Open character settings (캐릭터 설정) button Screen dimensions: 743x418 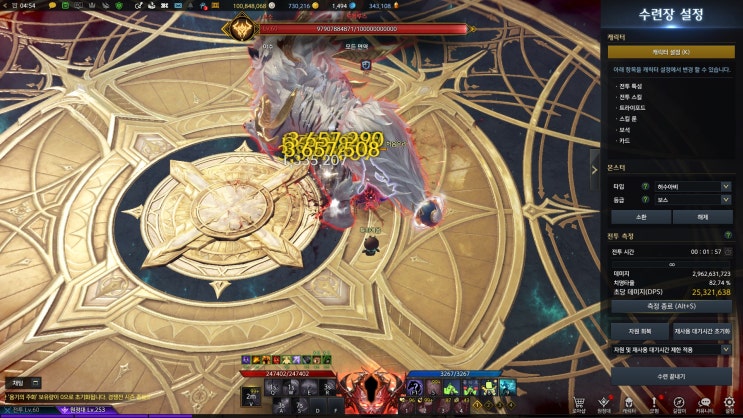click(x=671, y=52)
